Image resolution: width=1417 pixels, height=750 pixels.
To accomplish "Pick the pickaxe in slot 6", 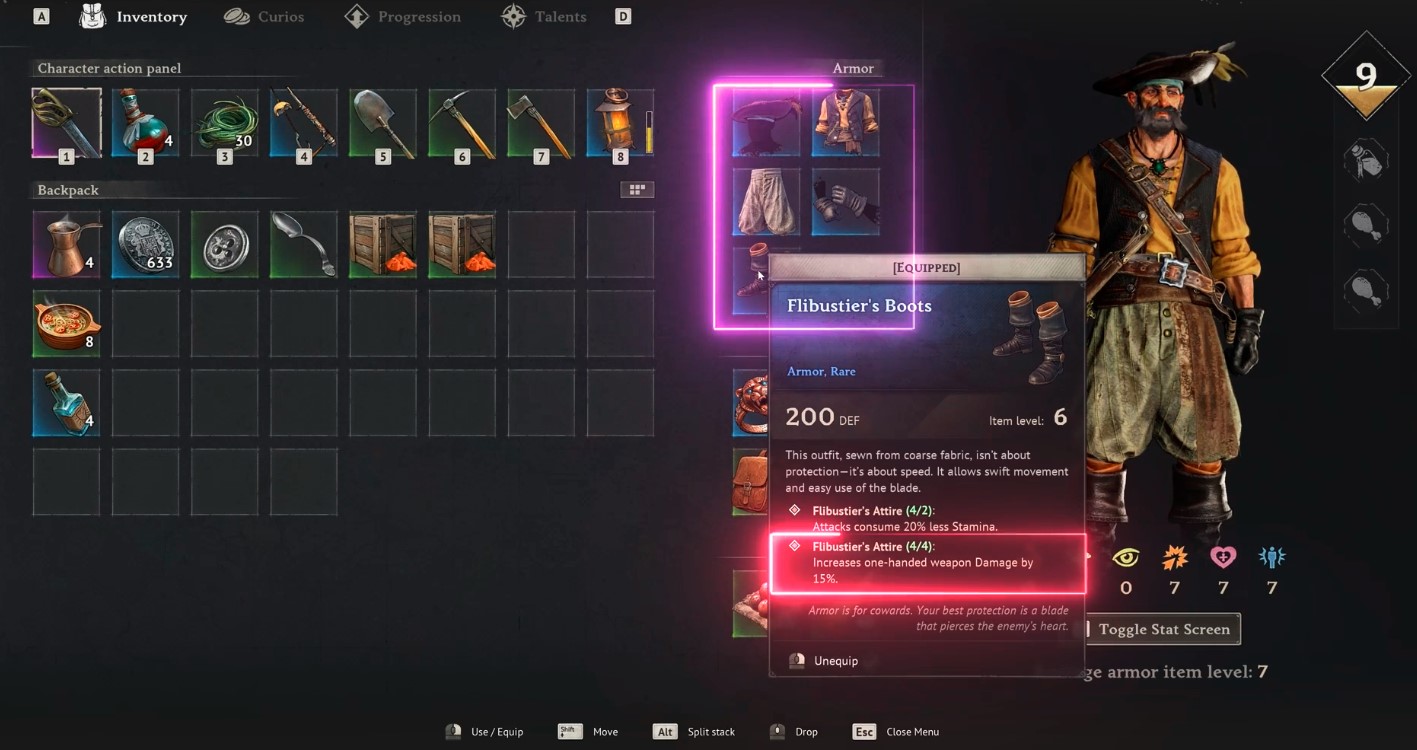I will tap(462, 123).
